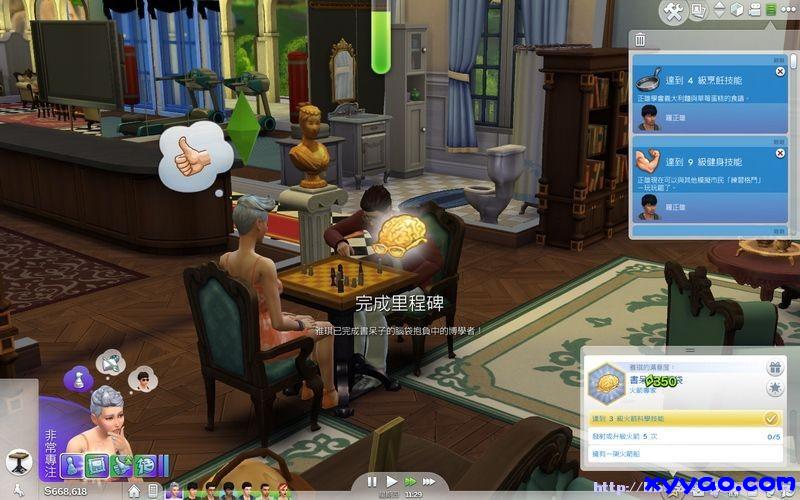The image size is (800, 500).
Task: Set game speed to fast forward
Action: 410,481
